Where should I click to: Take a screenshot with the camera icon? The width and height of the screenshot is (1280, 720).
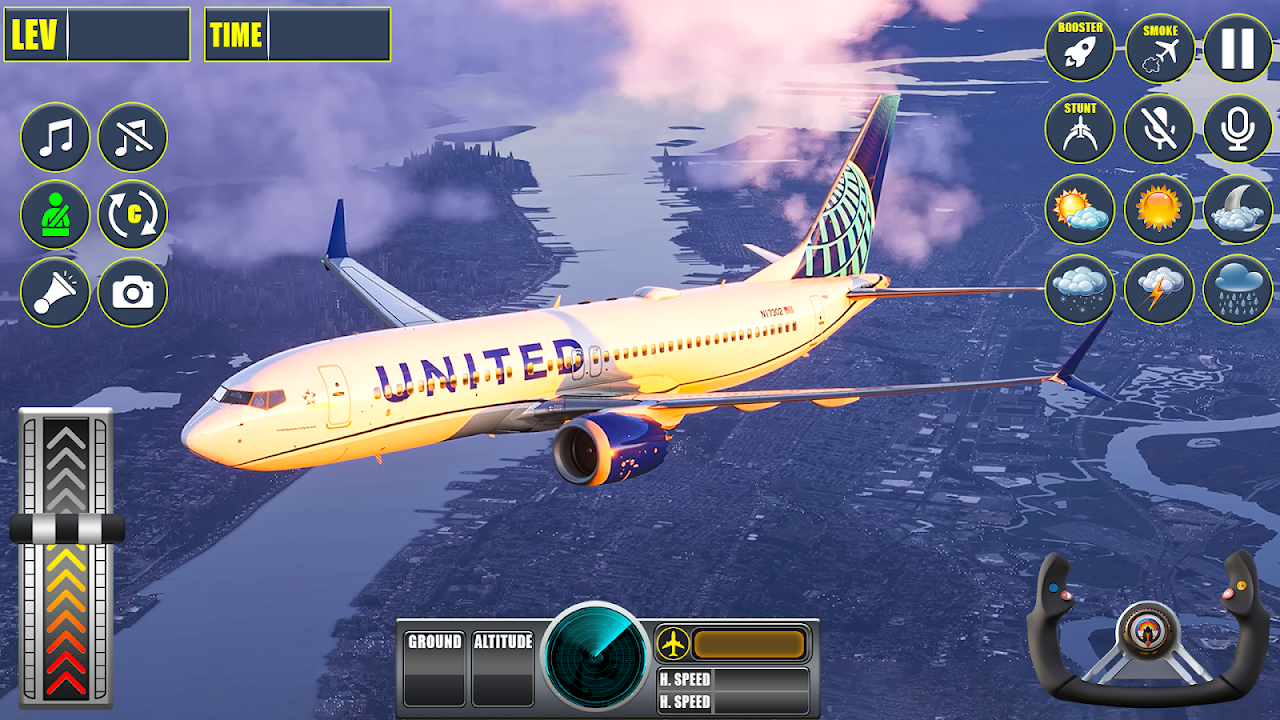(133, 292)
